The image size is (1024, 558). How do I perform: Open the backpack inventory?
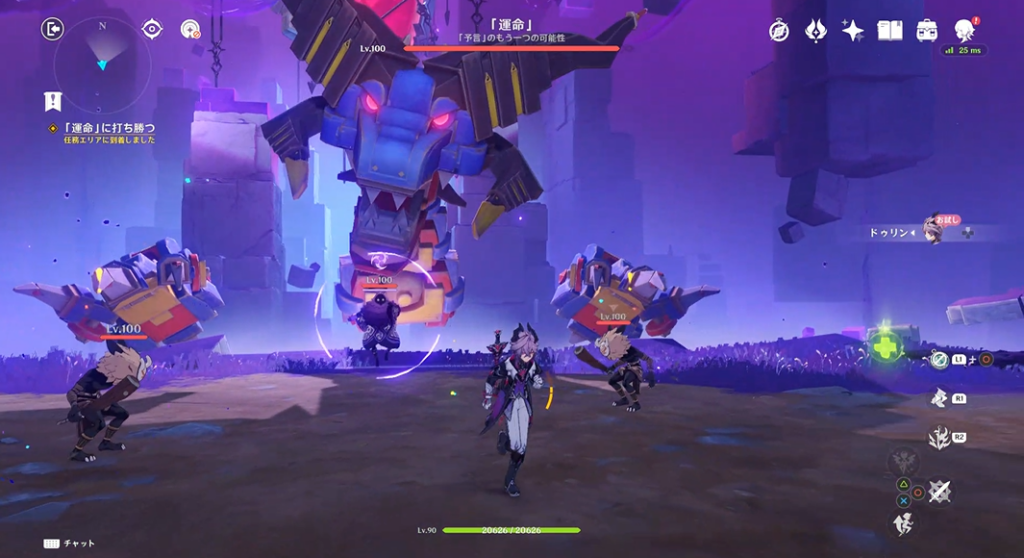pyautogui.click(x=927, y=30)
